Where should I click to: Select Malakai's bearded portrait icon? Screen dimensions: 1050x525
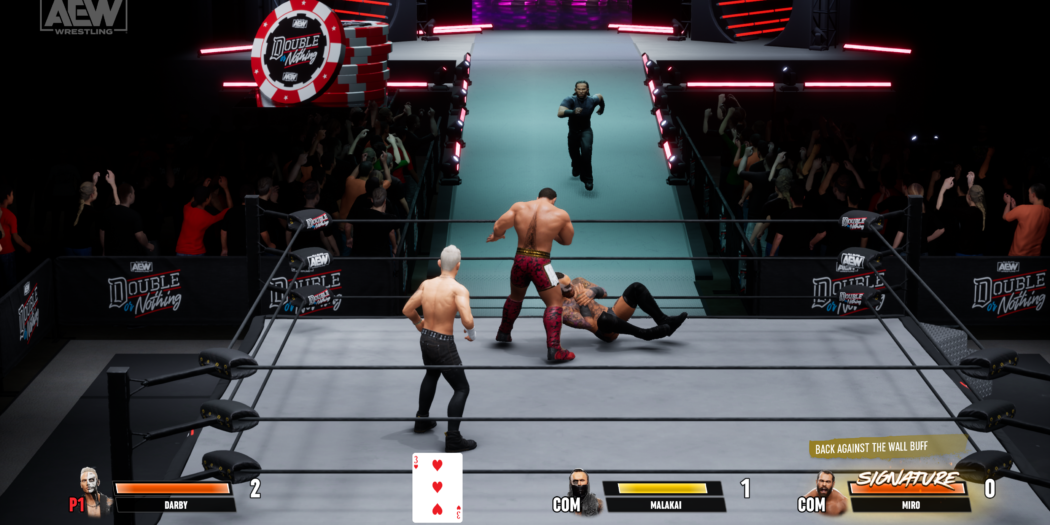[583, 490]
